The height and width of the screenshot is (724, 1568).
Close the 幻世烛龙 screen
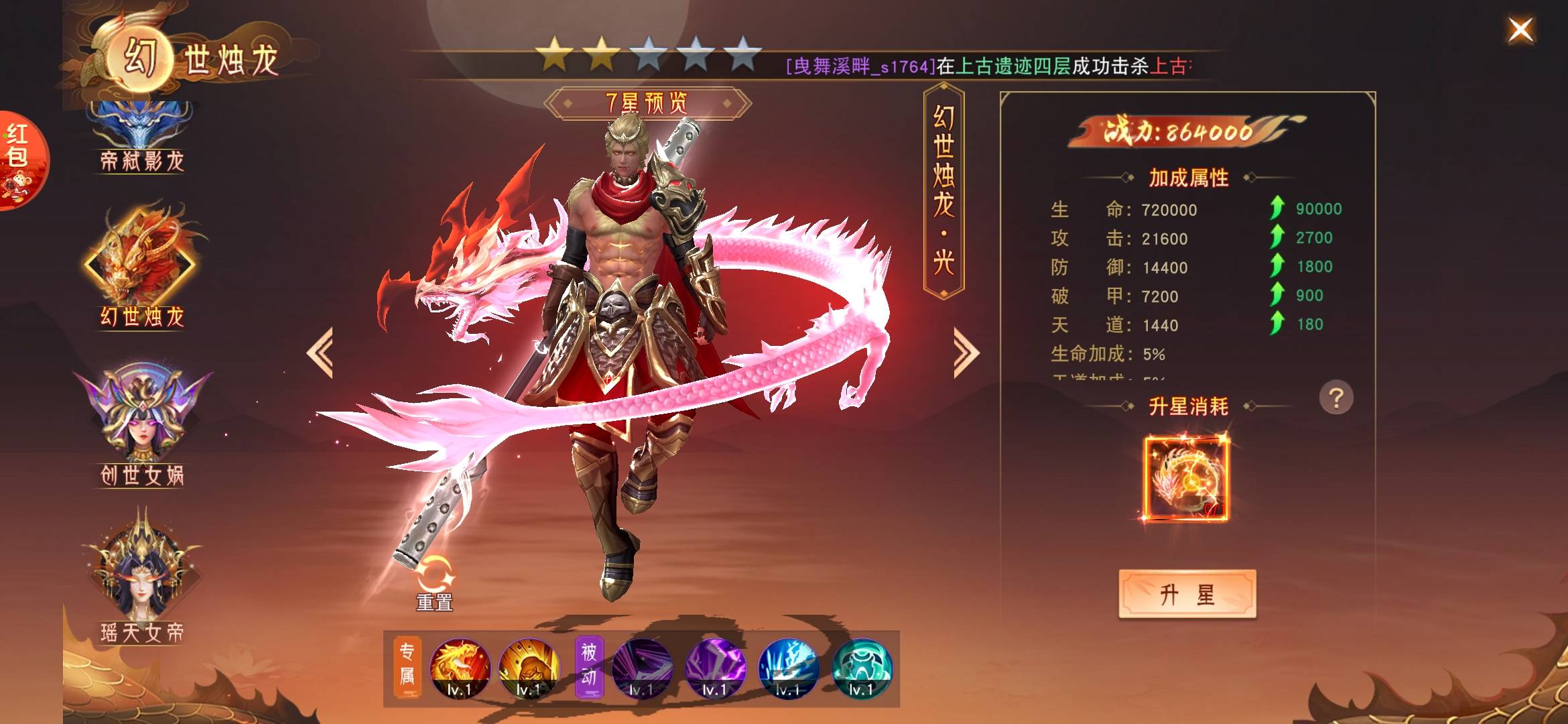(1520, 30)
